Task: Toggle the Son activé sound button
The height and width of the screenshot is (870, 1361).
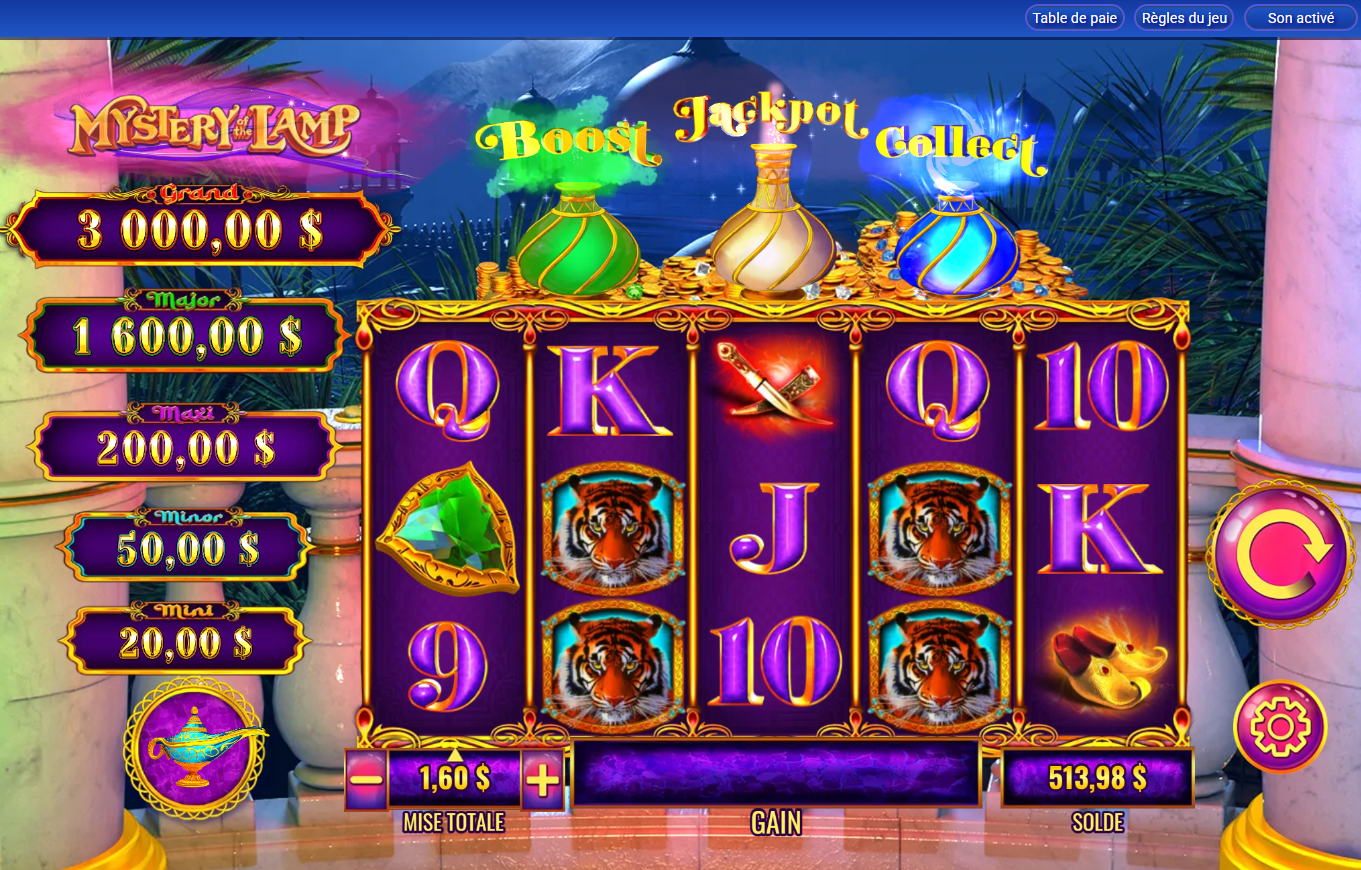Action: click(1300, 18)
